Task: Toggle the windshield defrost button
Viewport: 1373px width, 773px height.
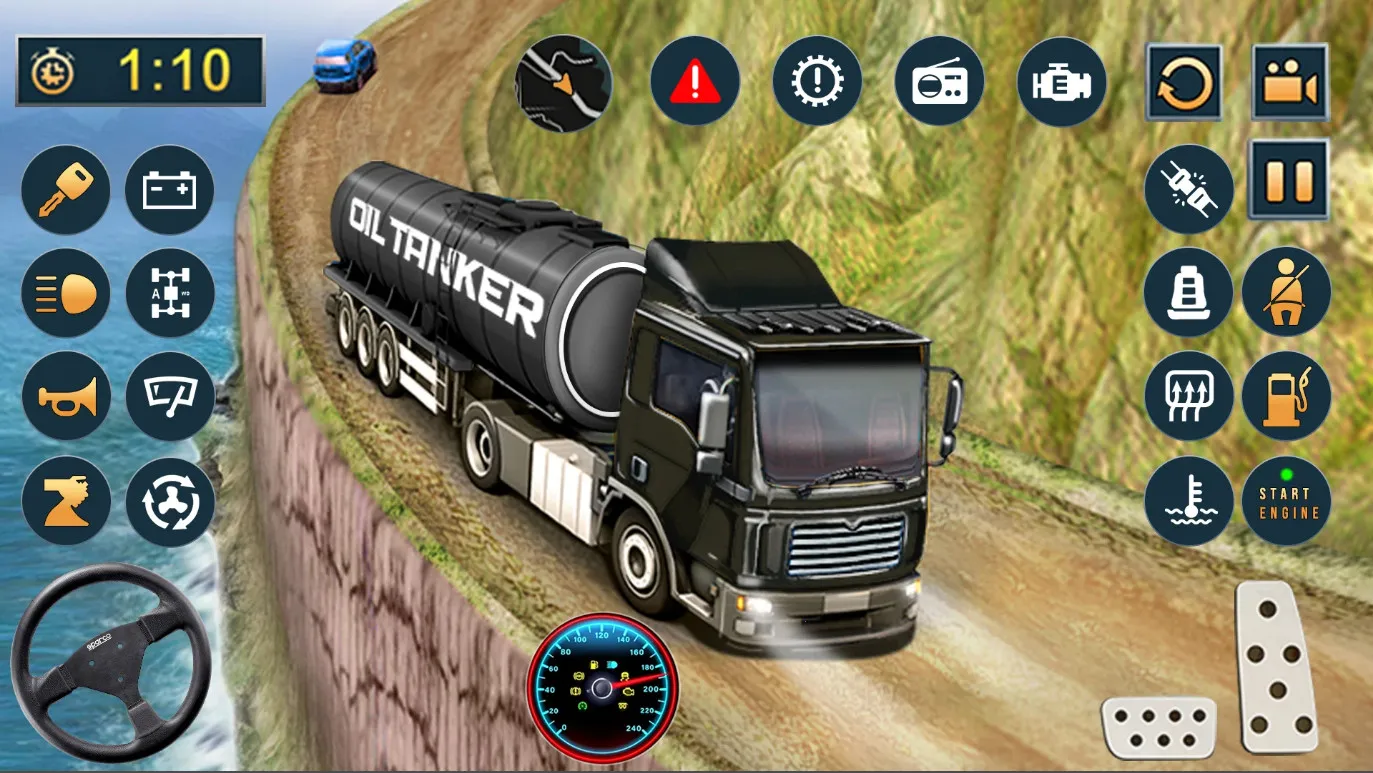Action: 1188,396
